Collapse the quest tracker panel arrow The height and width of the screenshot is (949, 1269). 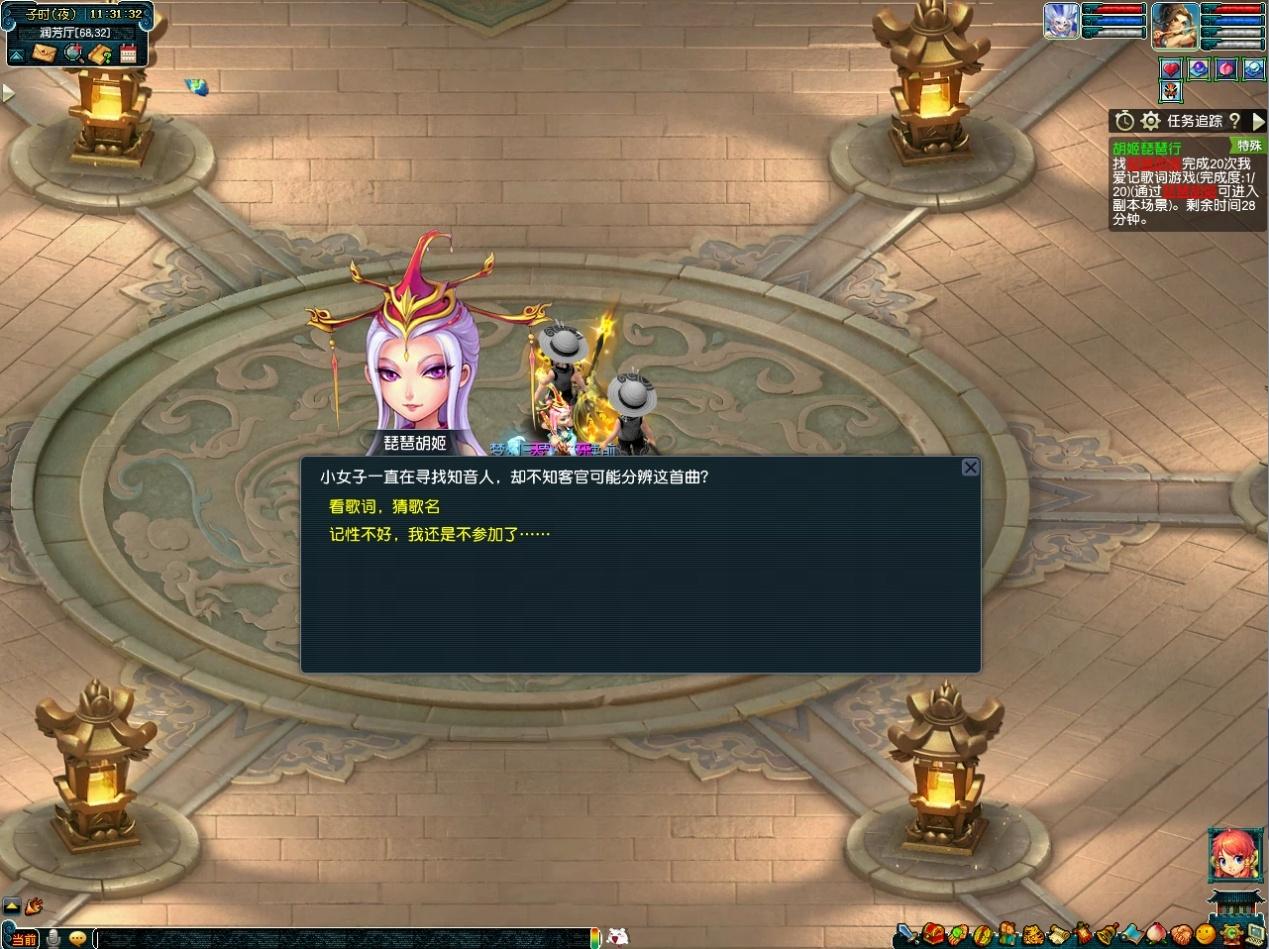coord(1258,121)
